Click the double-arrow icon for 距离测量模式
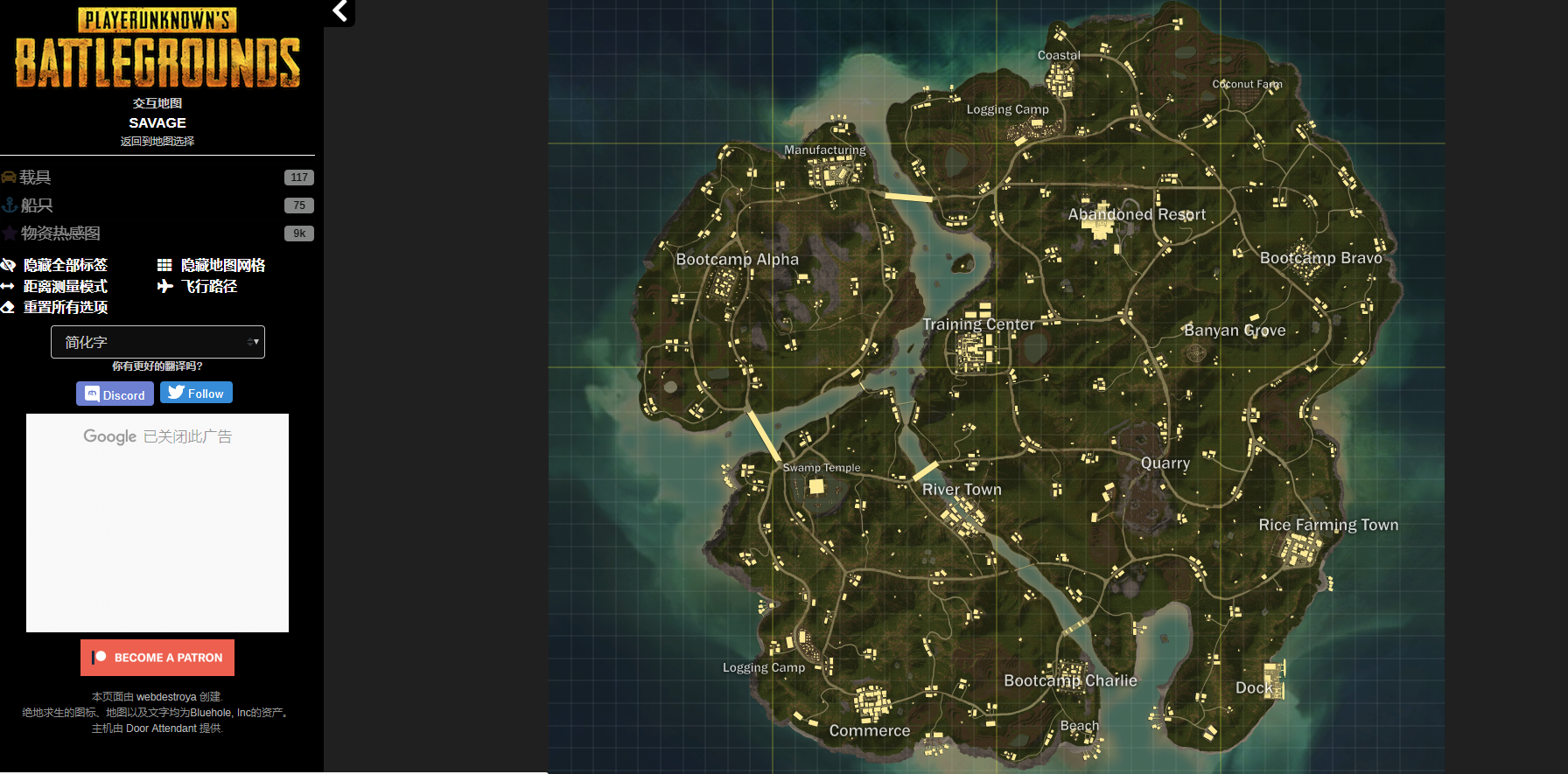The image size is (1568, 774). tap(9, 286)
